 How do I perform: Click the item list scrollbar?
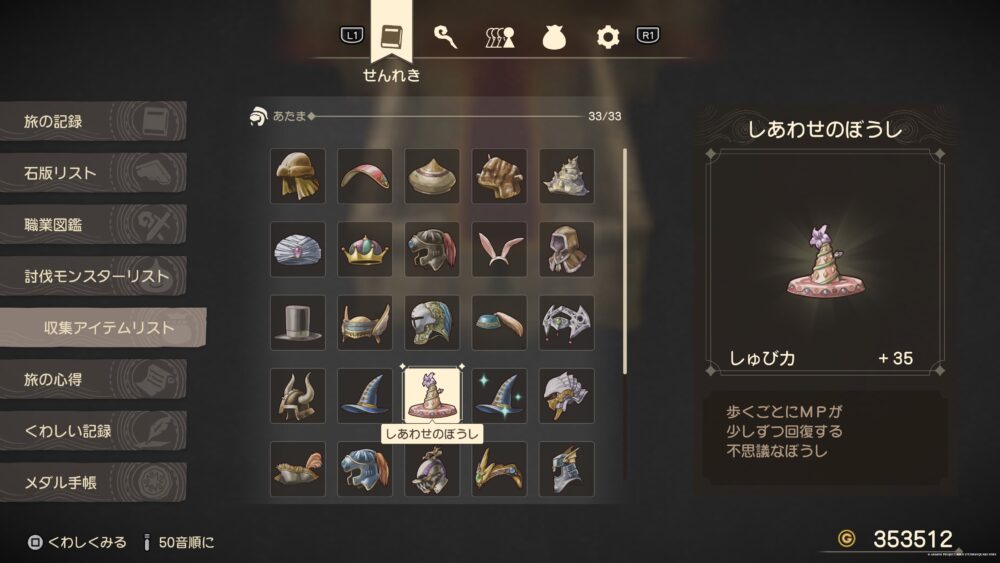[x=625, y=260]
